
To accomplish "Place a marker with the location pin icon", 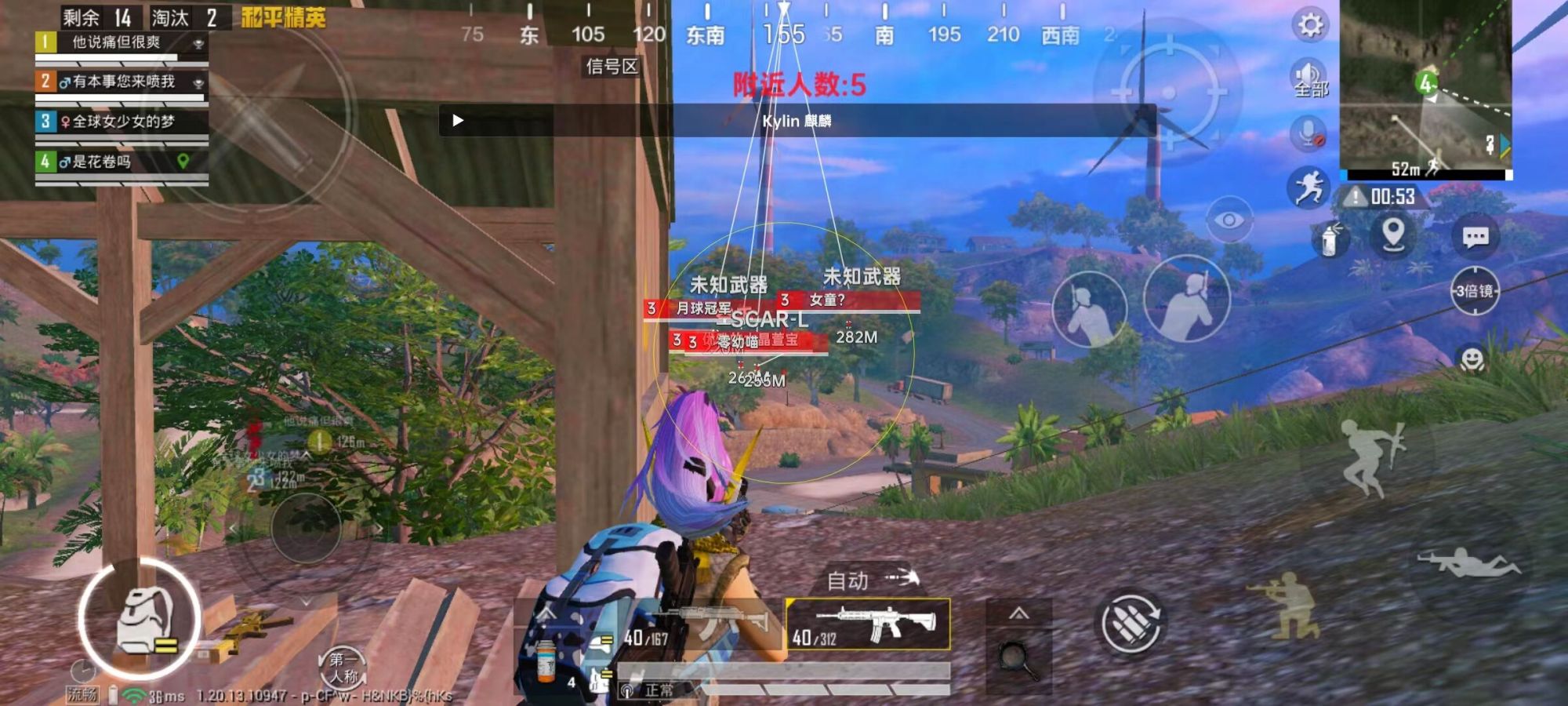I will point(1393,235).
